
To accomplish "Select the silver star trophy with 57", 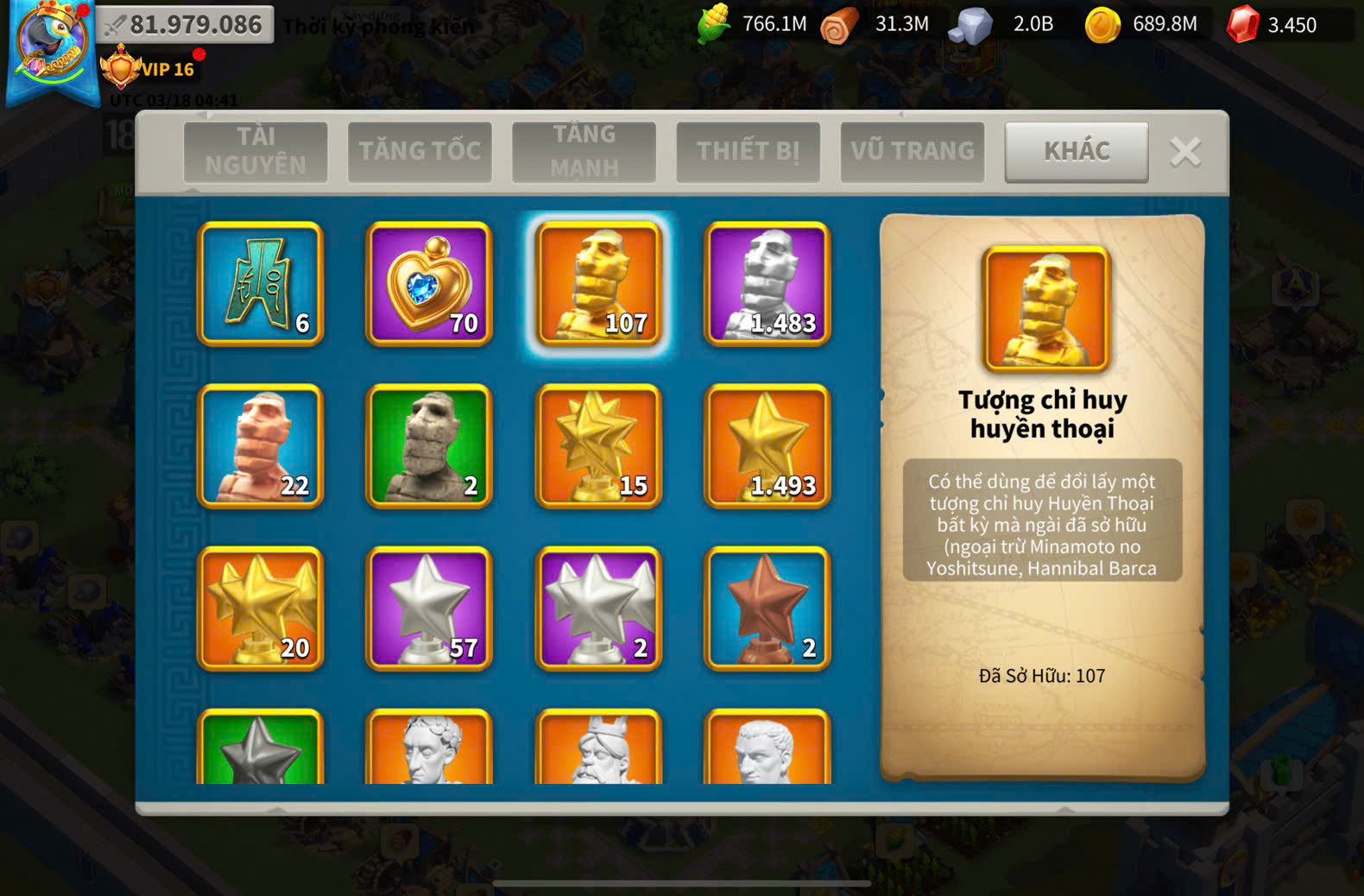I will (x=429, y=609).
